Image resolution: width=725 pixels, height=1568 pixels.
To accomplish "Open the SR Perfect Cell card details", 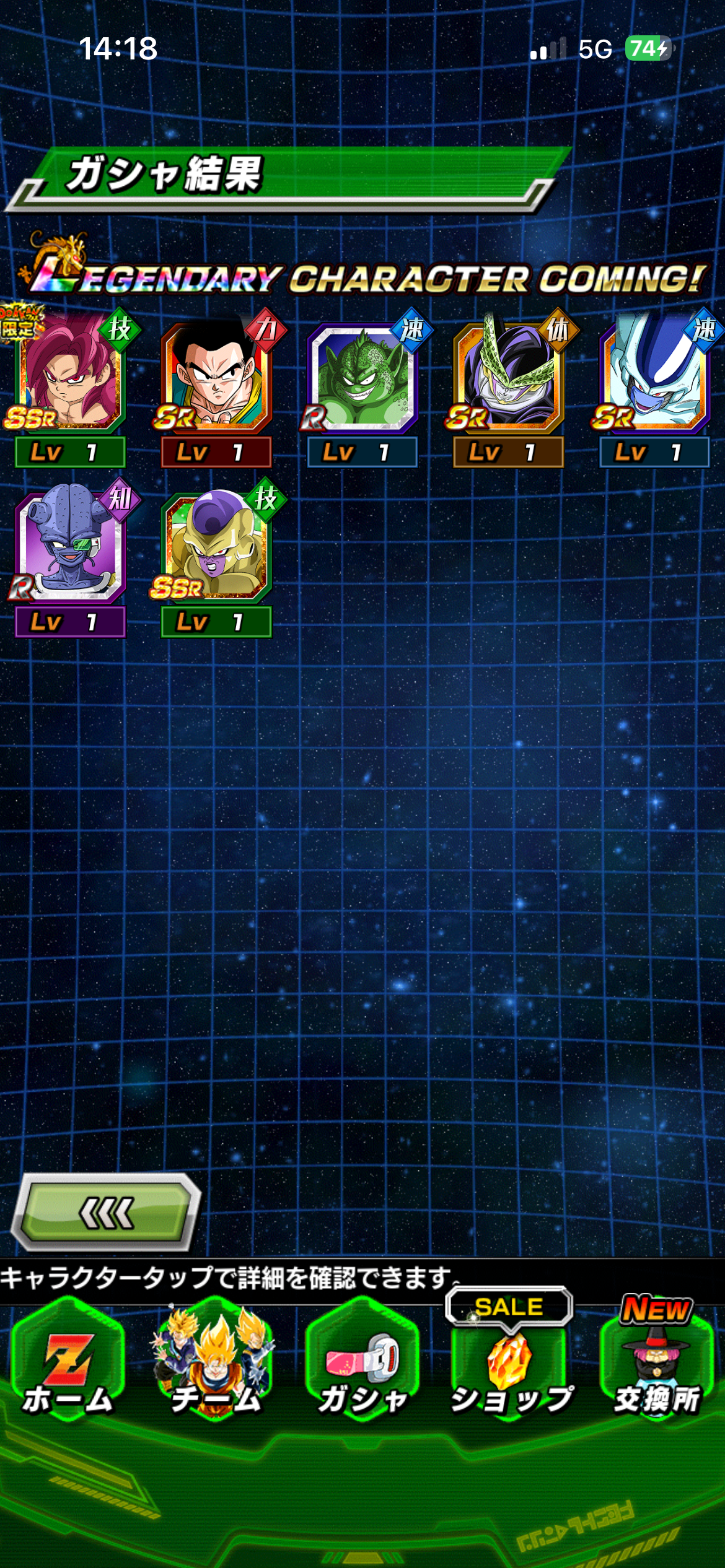I will coord(508,379).
